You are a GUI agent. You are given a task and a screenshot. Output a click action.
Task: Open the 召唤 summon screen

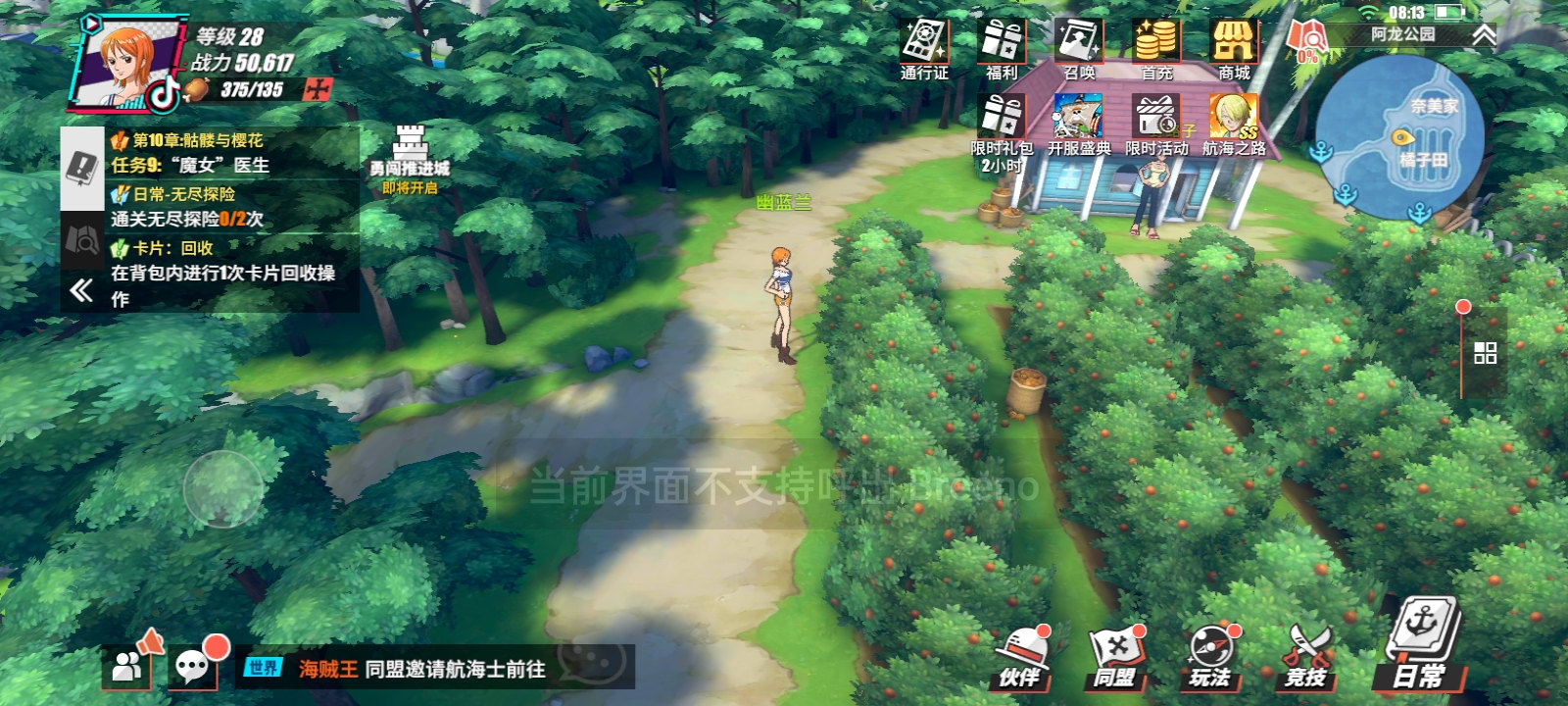(x=1079, y=47)
